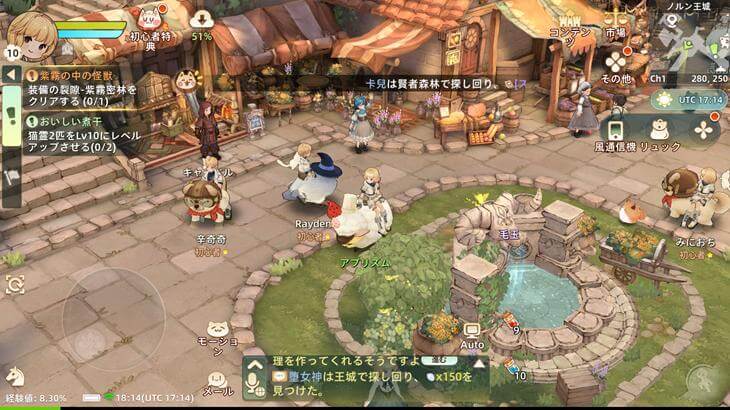The width and height of the screenshot is (730, 410).
Task: Open the 初心者特典 beginner bonus icon
Action: [x=149, y=23]
